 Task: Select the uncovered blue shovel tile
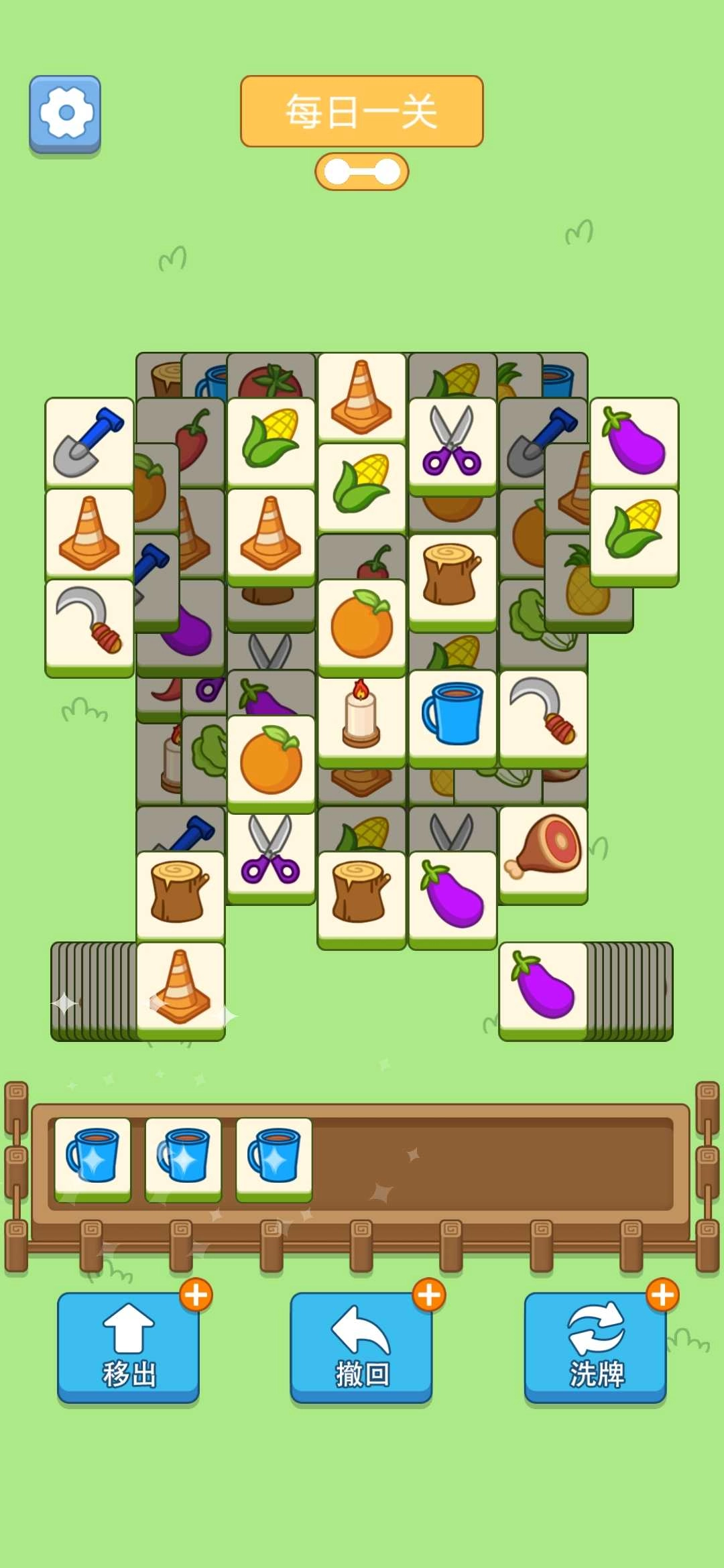point(89,442)
